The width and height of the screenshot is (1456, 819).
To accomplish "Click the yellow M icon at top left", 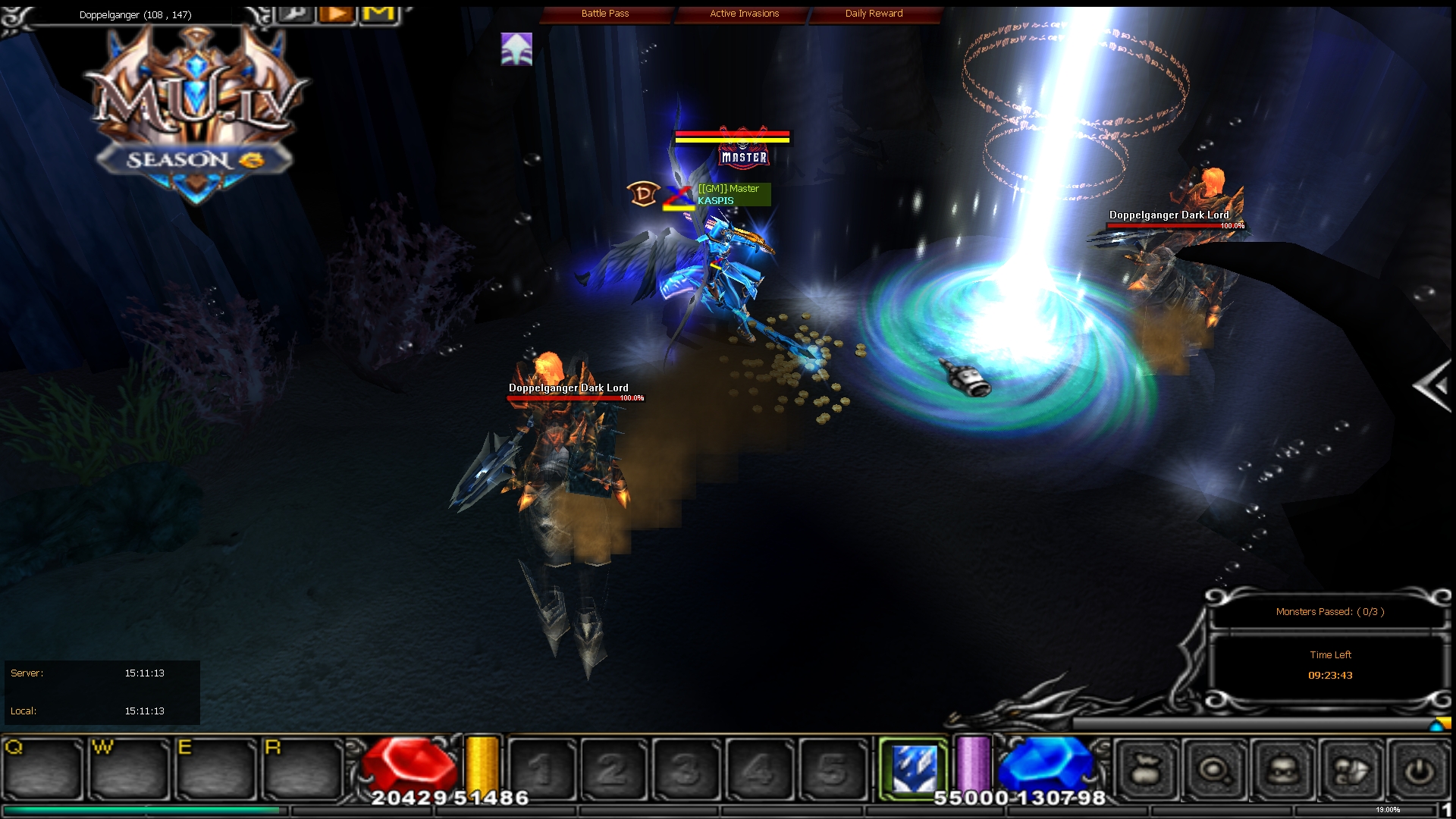I will pos(378,14).
